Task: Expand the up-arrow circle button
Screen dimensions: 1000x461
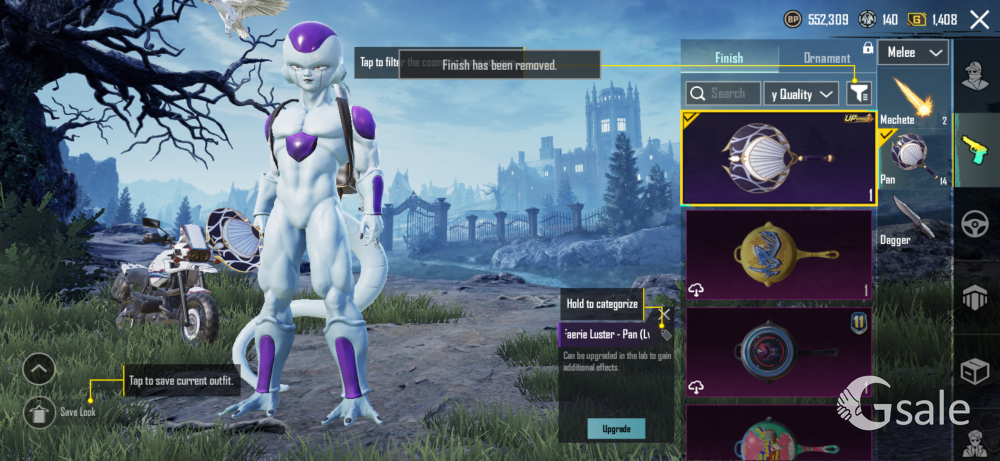Action: [39, 370]
